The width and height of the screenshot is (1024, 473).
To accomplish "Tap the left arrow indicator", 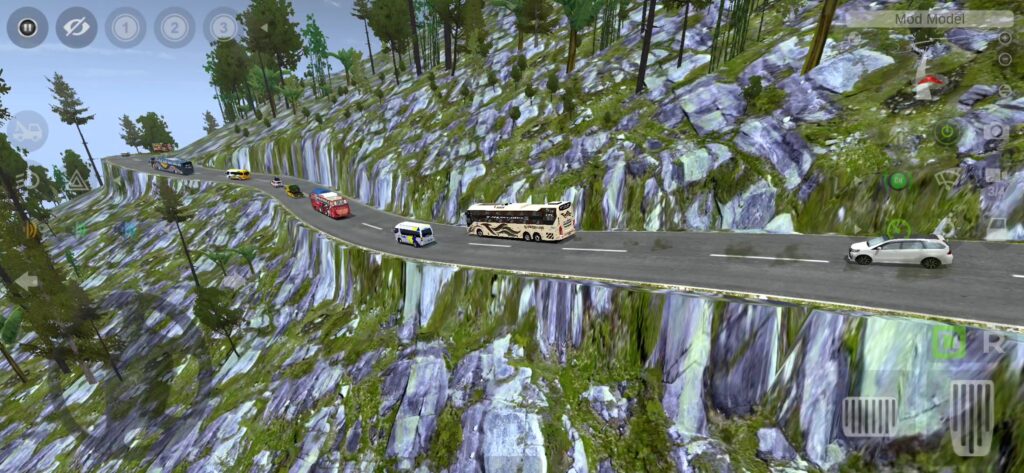I will pos(26,281).
